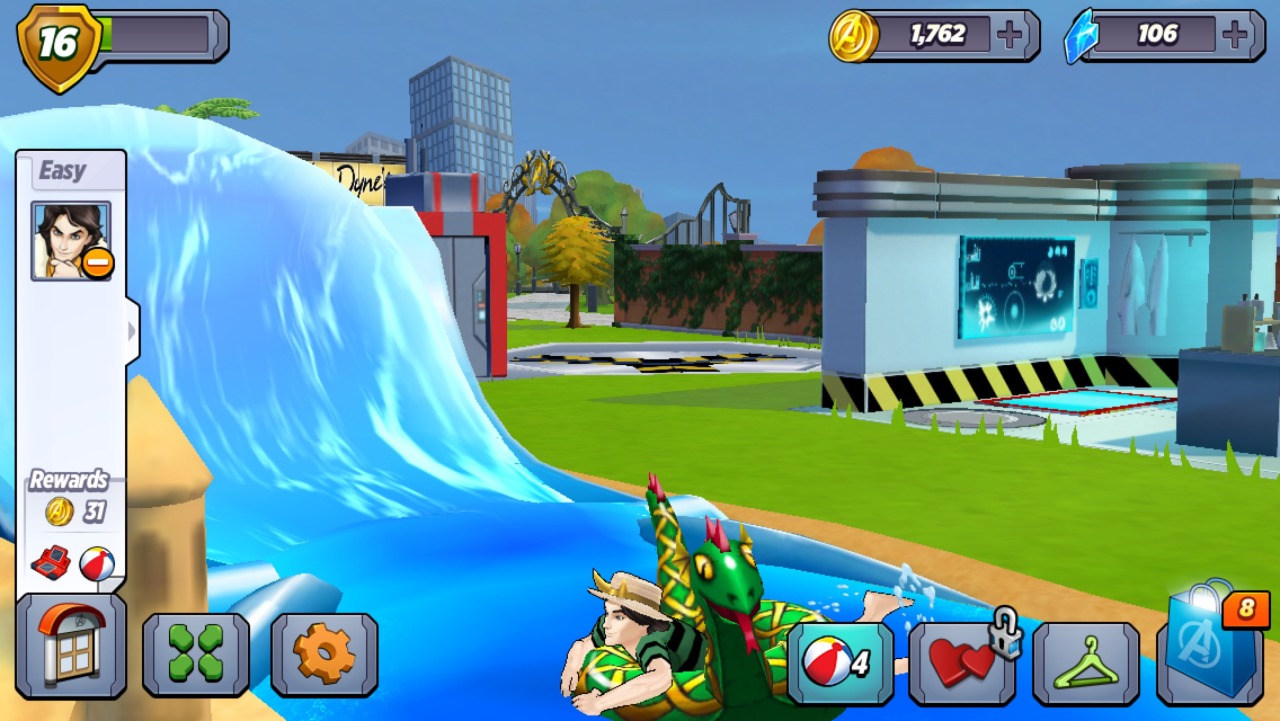Tap the locked red hearts button
This screenshot has height=721, width=1280.
click(962, 662)
